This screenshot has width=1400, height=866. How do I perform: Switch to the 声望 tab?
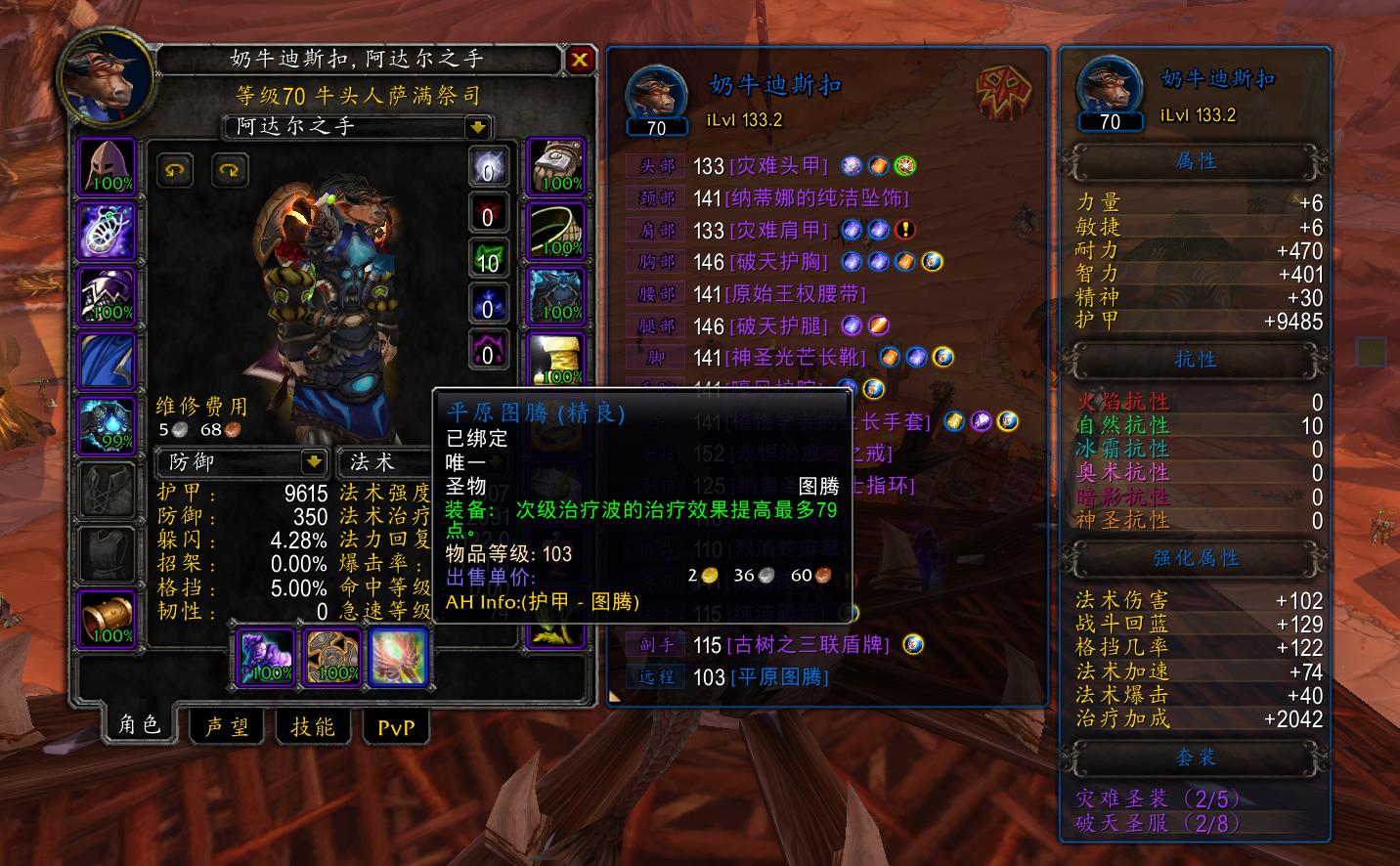pyautogui.click(x=226, y=726)
